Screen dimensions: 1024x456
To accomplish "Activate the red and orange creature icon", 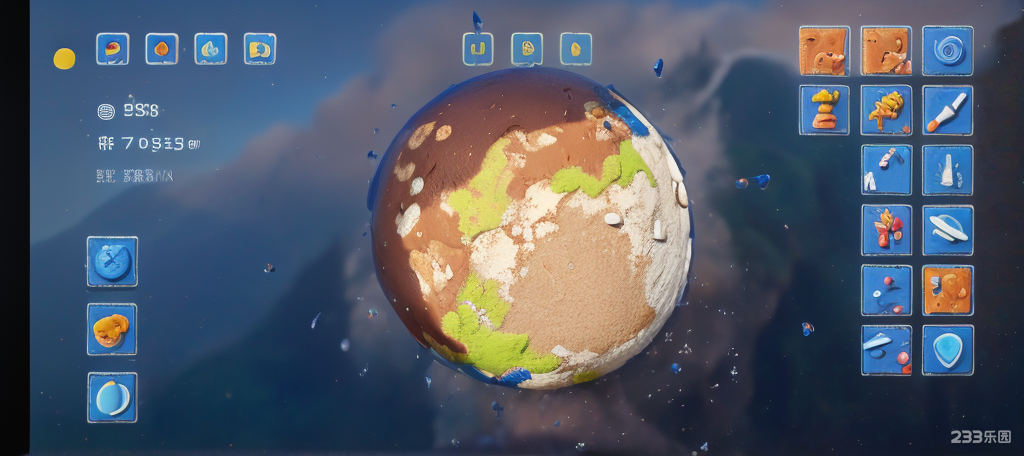I will (x=886, y=230).
